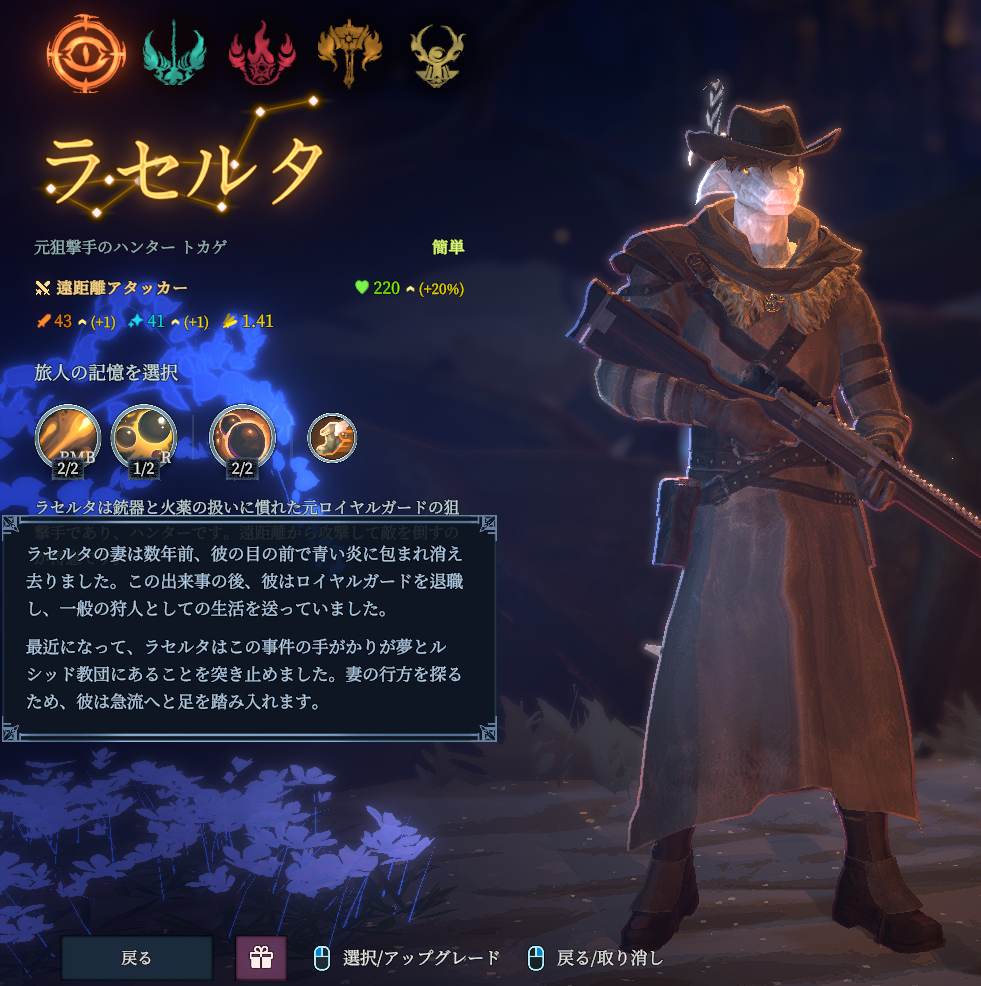981x986 pixels.
Task: Choose the dark orbs memory icon
Action: [242, 438]
